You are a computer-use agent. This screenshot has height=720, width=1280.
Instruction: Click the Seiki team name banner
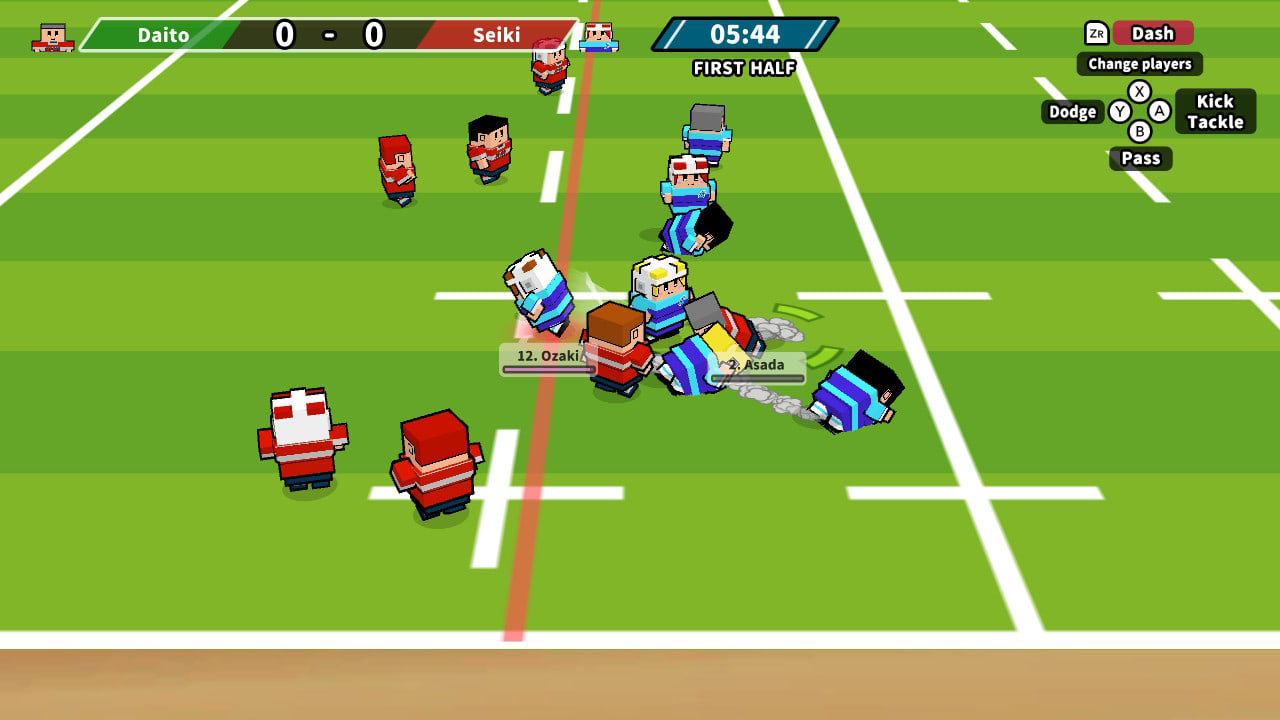(498, 34)
